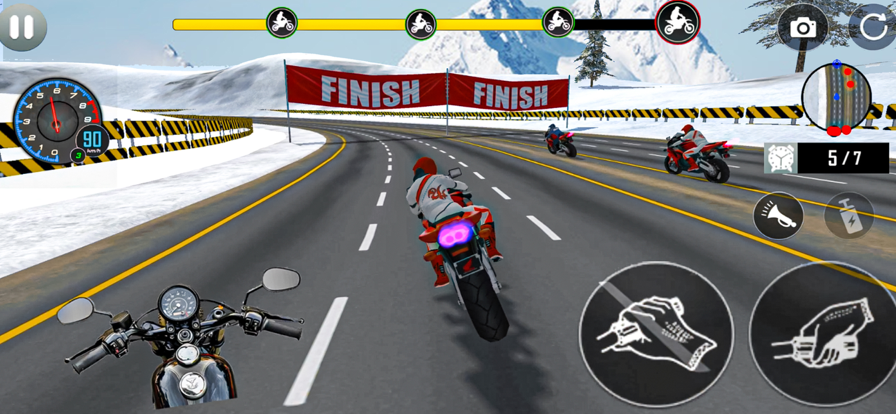Screen dimensions: 896x414
Task: Pause the race
Action: tap(22, 26)
